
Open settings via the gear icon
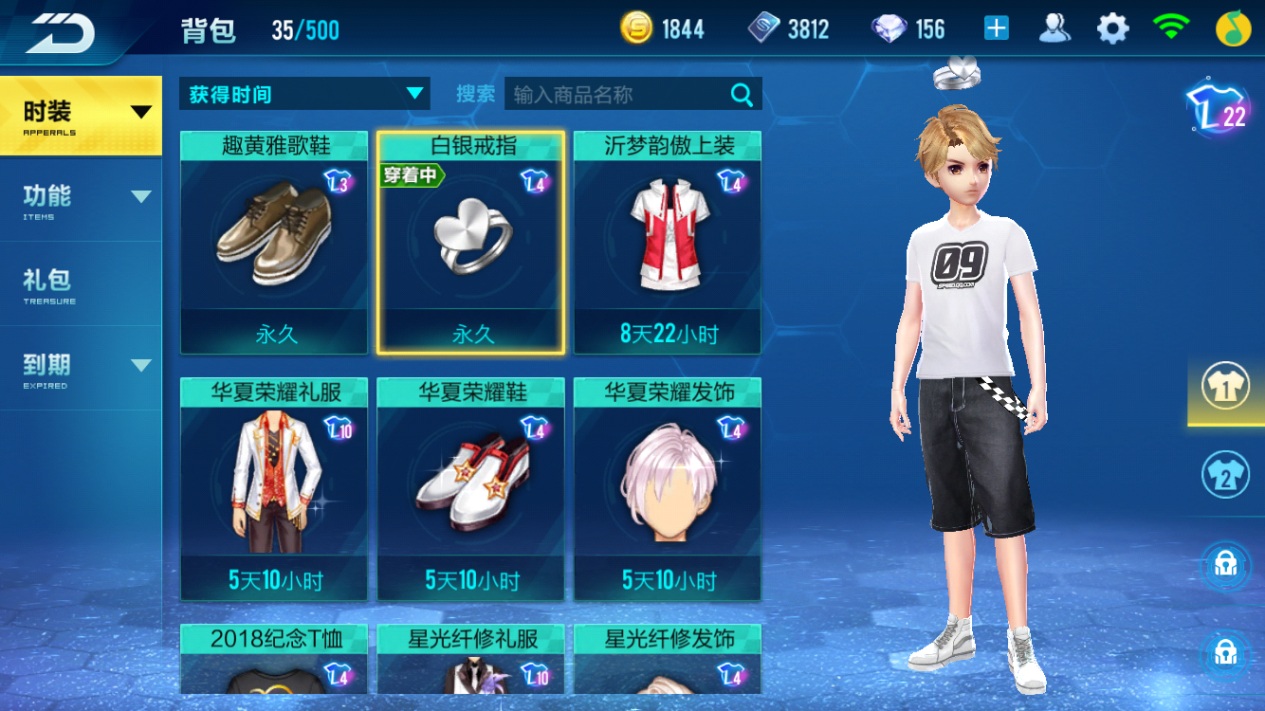(x=1112, y=28)
